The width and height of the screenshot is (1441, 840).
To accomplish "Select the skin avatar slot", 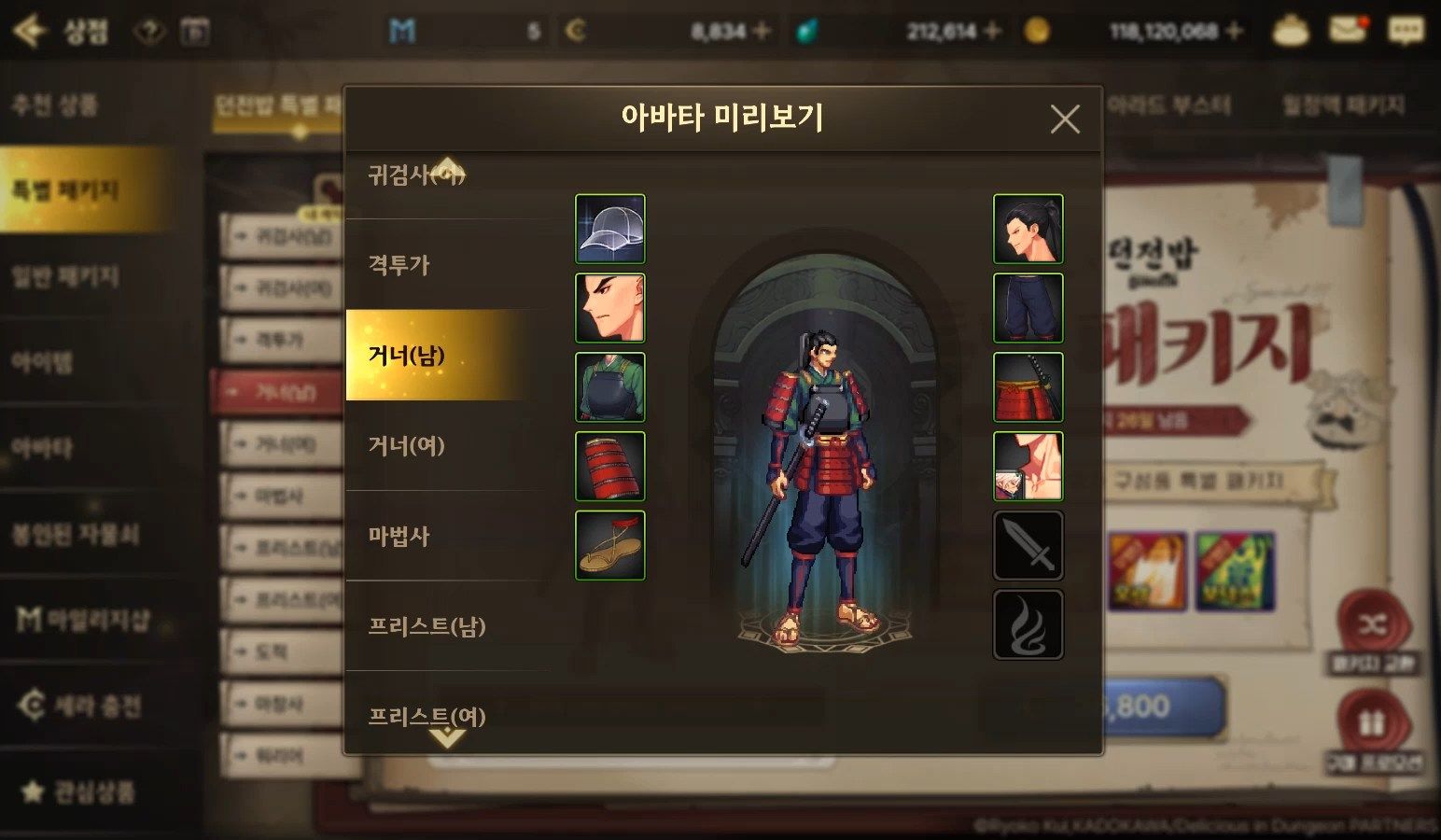I will tap(1028, 466).
